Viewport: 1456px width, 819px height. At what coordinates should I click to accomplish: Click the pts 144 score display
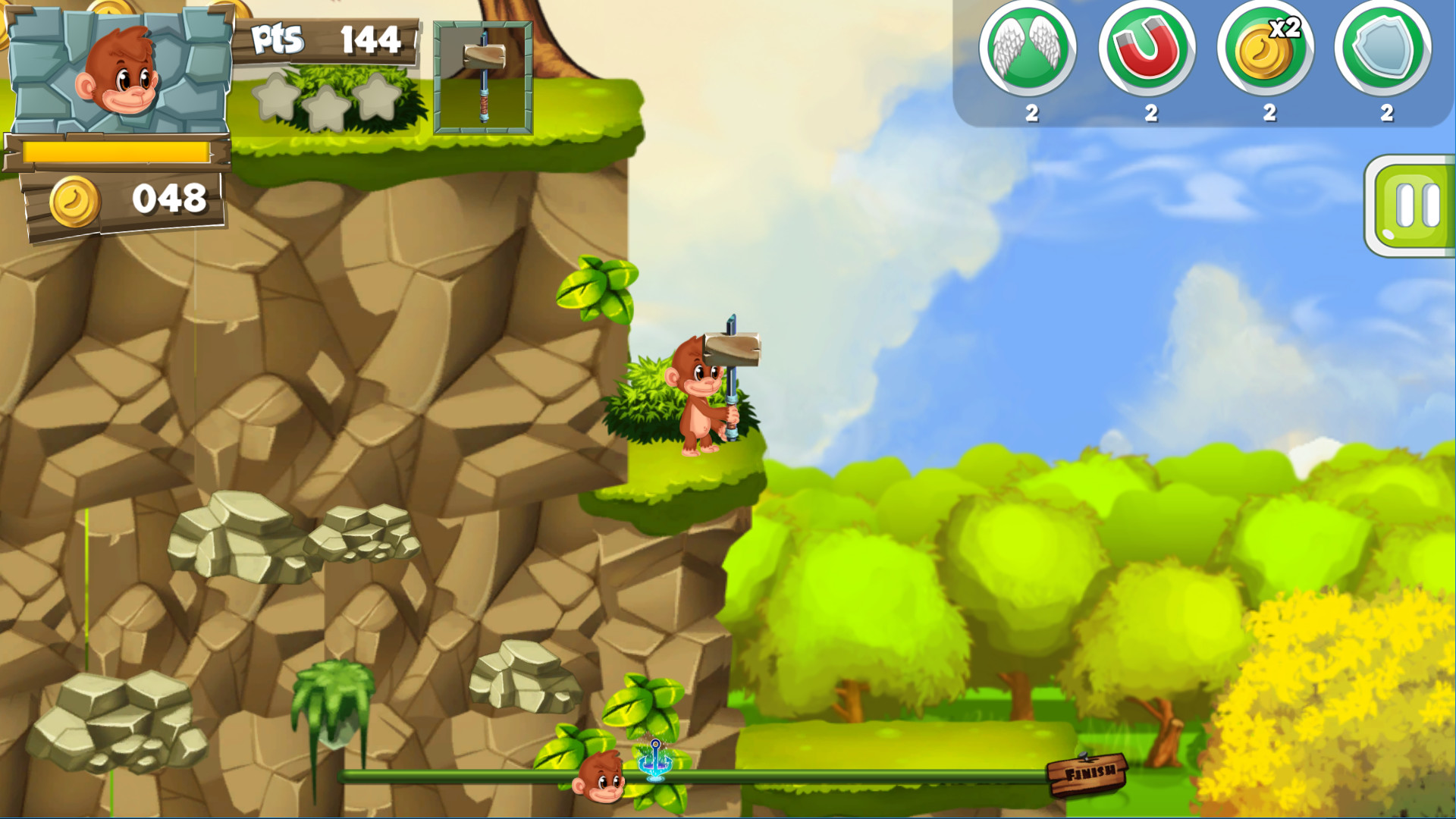[326, 38]
